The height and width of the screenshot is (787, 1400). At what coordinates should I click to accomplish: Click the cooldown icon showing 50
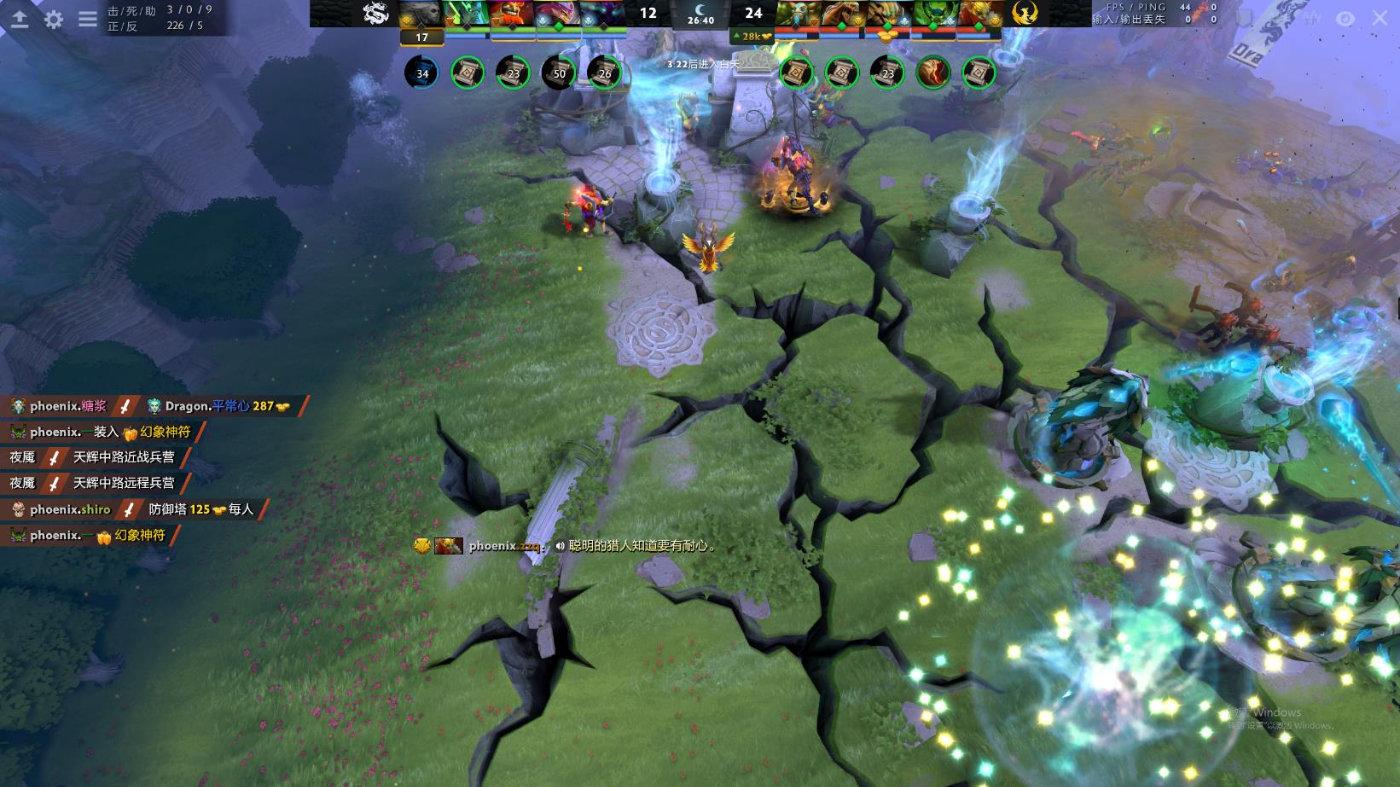(559, 72)
